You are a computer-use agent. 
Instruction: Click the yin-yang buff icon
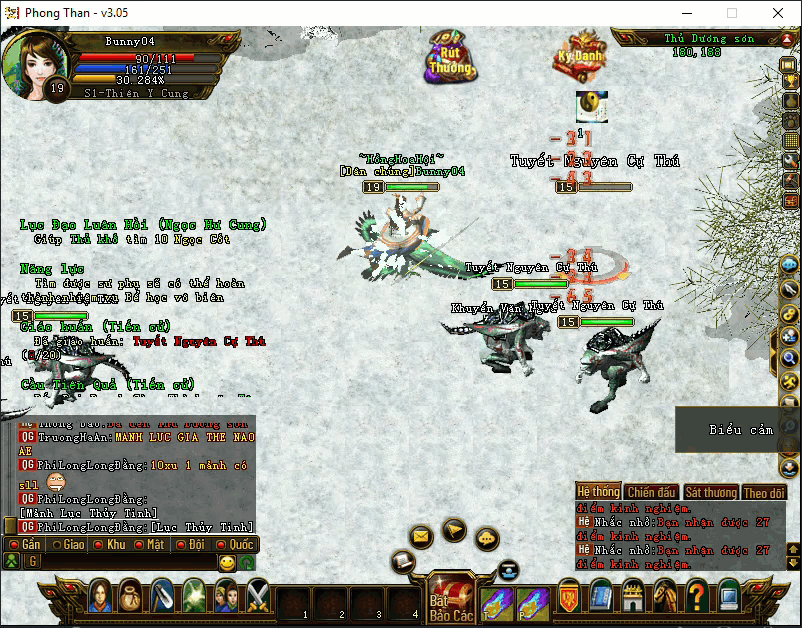(x=591, y=107)
